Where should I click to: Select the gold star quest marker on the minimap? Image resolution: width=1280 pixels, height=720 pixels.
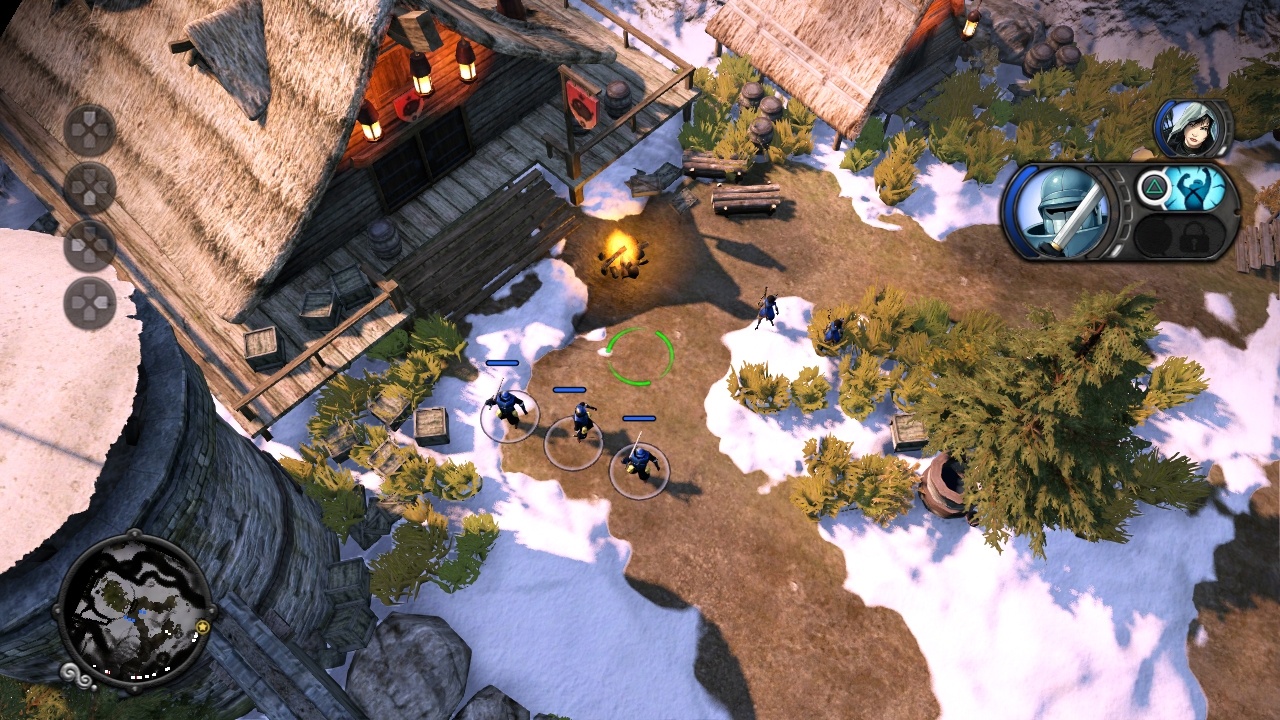203,627
